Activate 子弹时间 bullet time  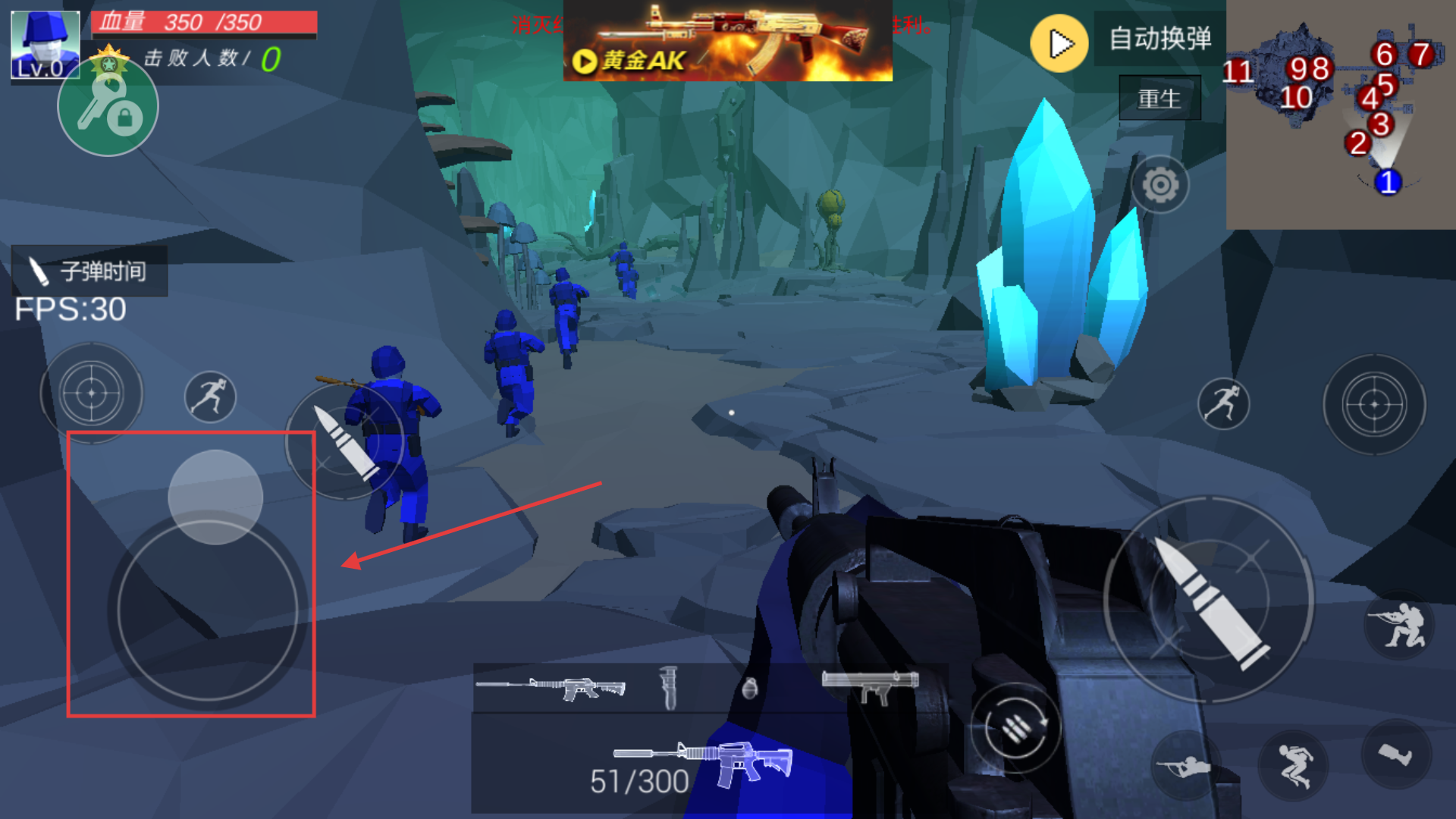89,271
